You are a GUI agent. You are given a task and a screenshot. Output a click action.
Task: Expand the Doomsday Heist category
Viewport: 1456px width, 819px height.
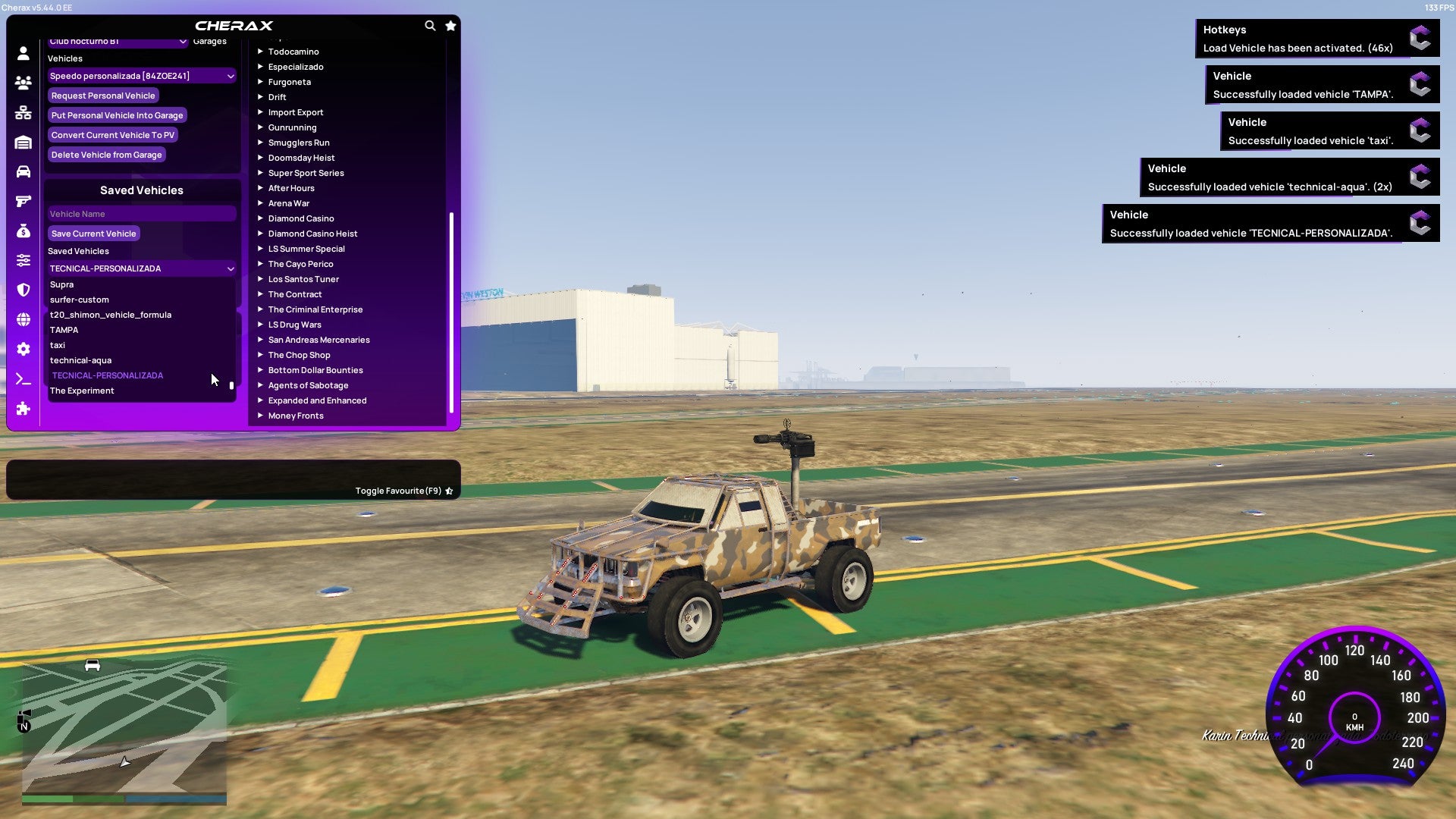tap(300, 158)
